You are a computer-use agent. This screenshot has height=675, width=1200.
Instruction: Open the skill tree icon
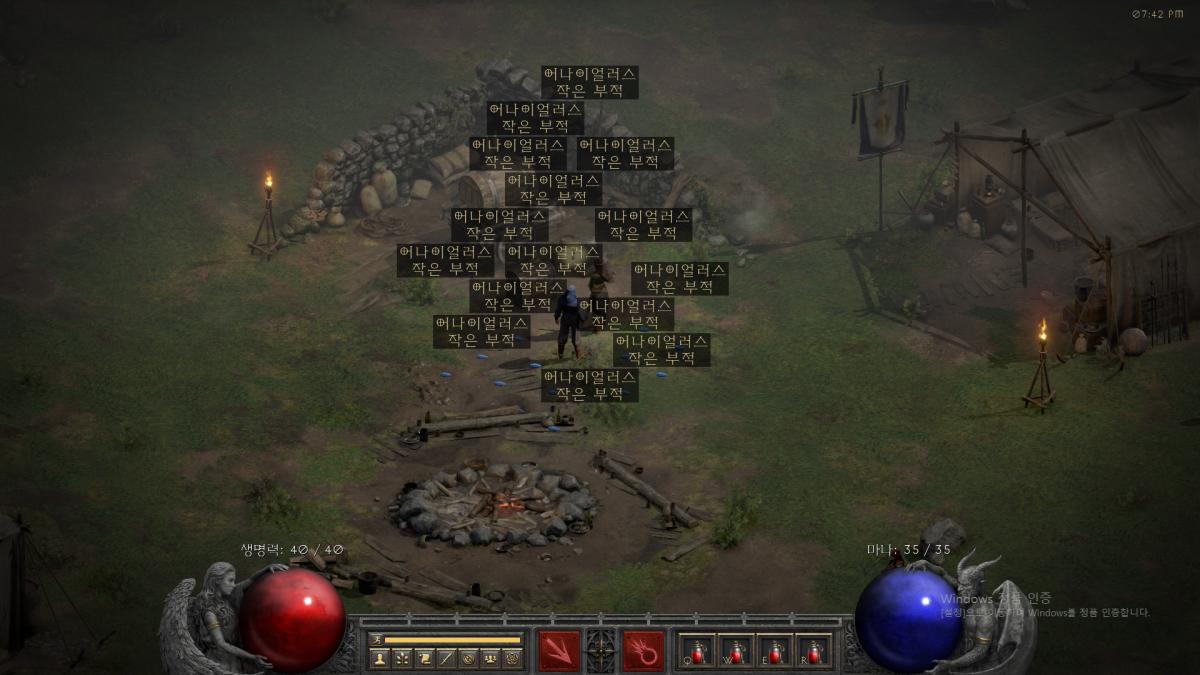pos(401,658)
